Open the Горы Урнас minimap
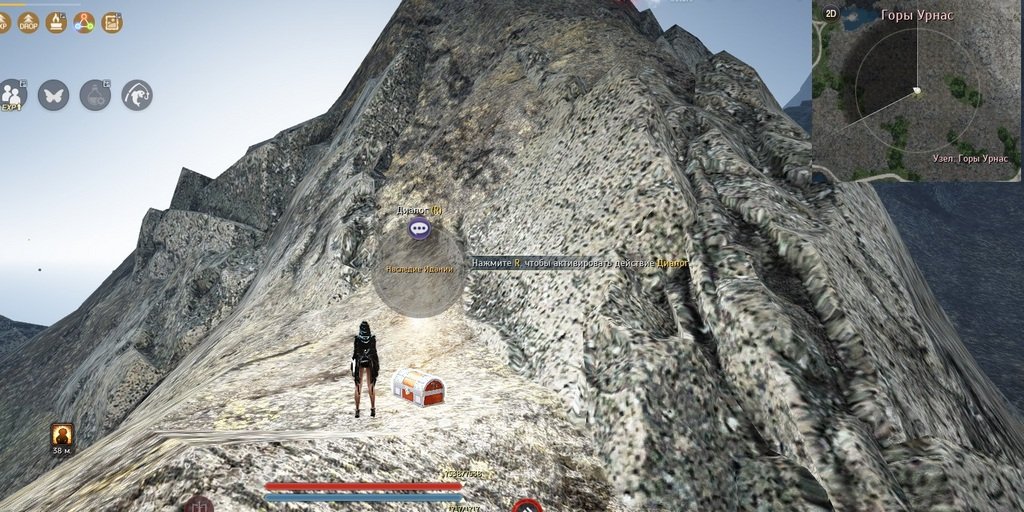 pyautogui.click(x=916, y=95)
